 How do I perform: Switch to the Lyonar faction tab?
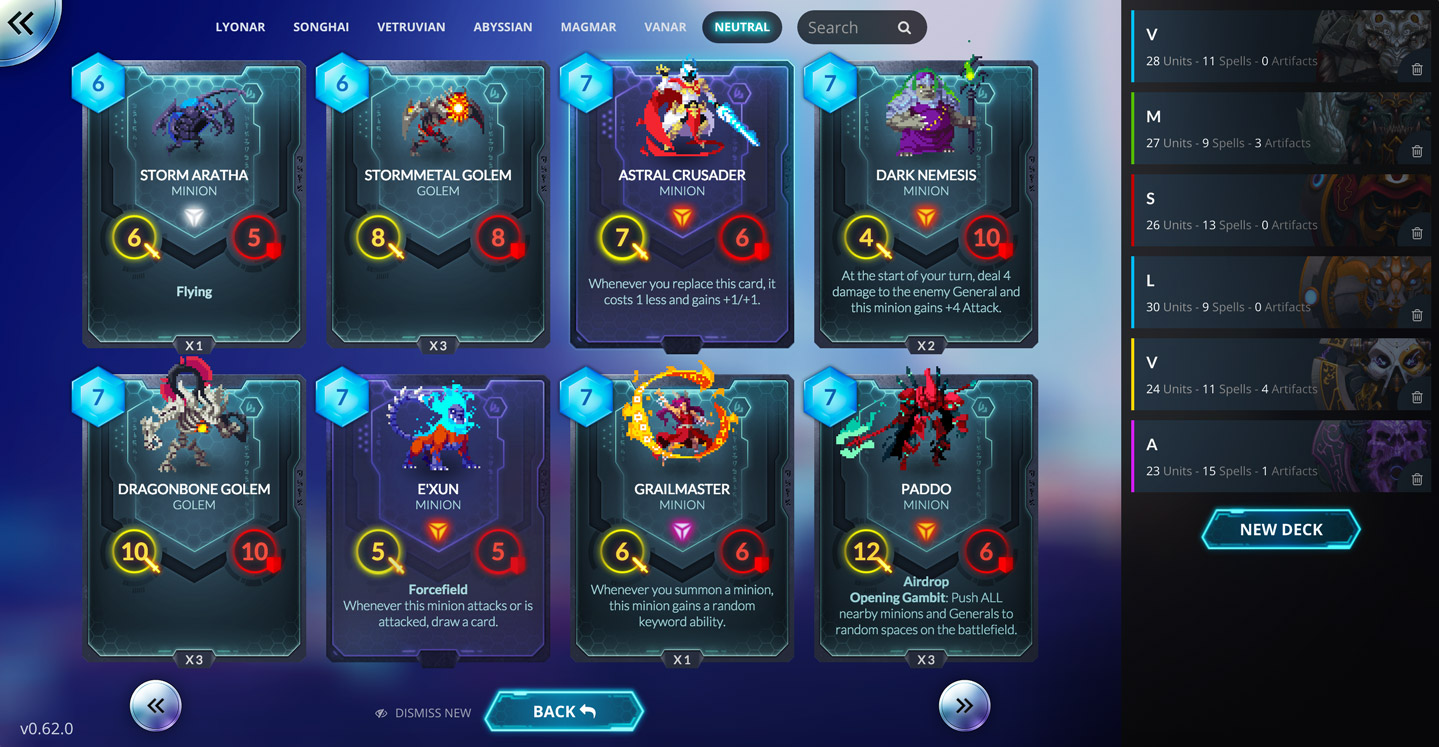pos(240,27)
